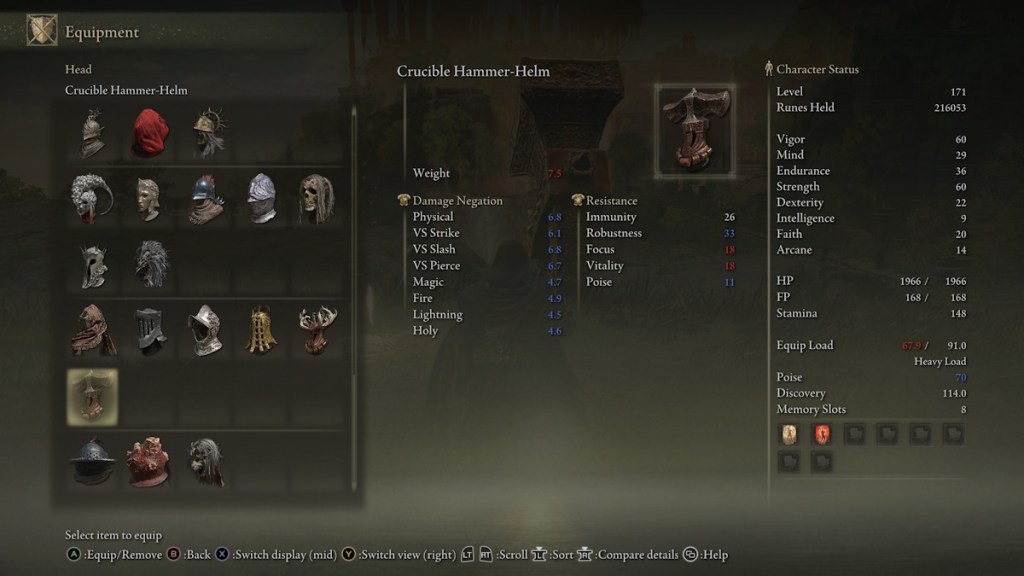The width and height of the screenshot is (1024, 576).
Task: Pick the blue helm with red plume
Action: [207, 198]
